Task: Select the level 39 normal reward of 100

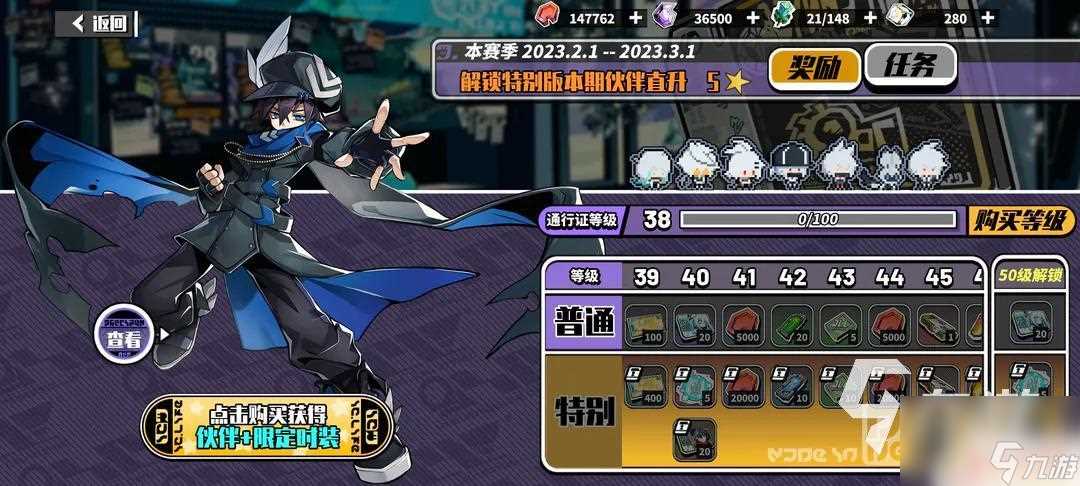Action: point(646,323)
